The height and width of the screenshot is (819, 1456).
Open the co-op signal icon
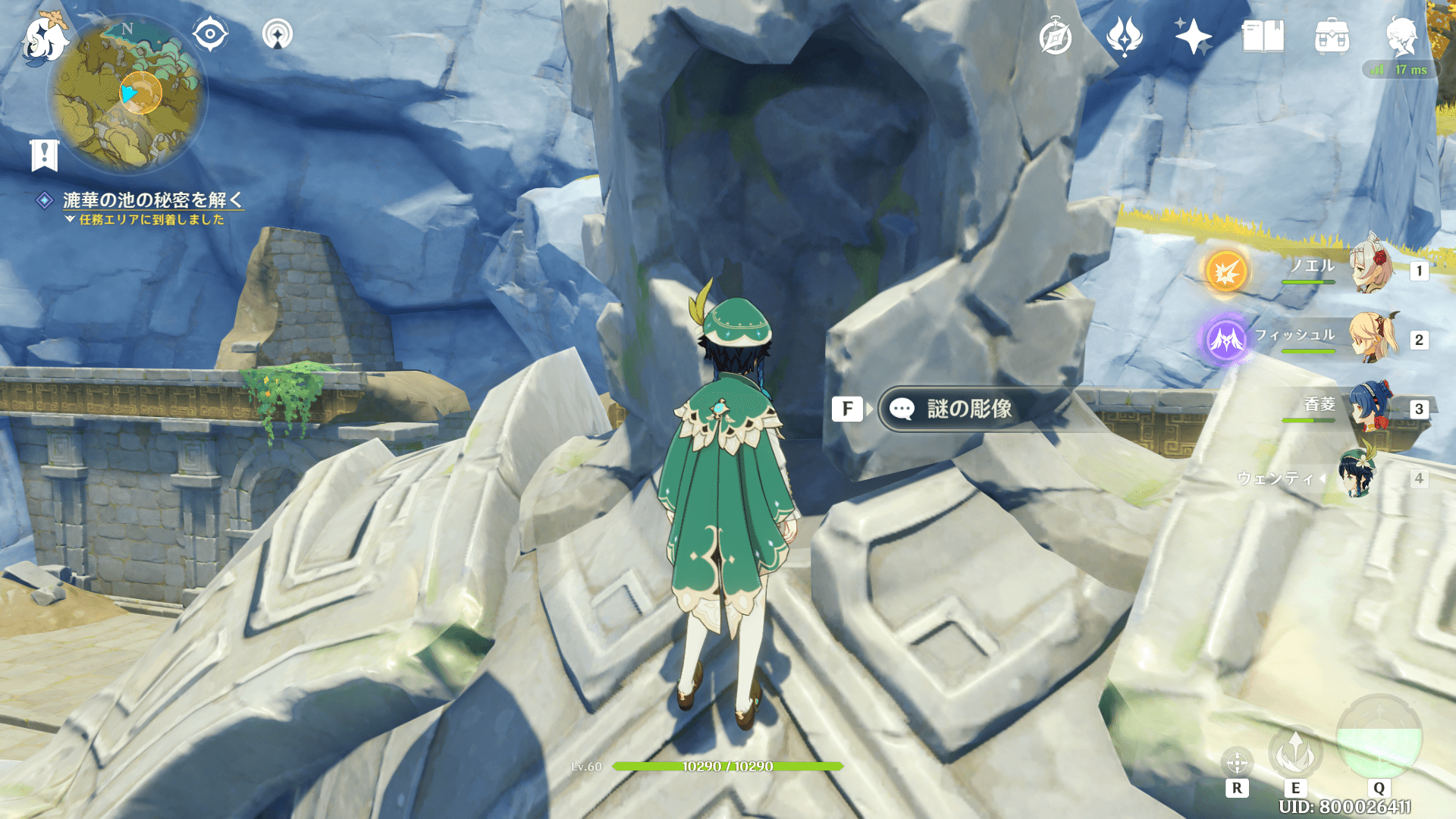277,34
